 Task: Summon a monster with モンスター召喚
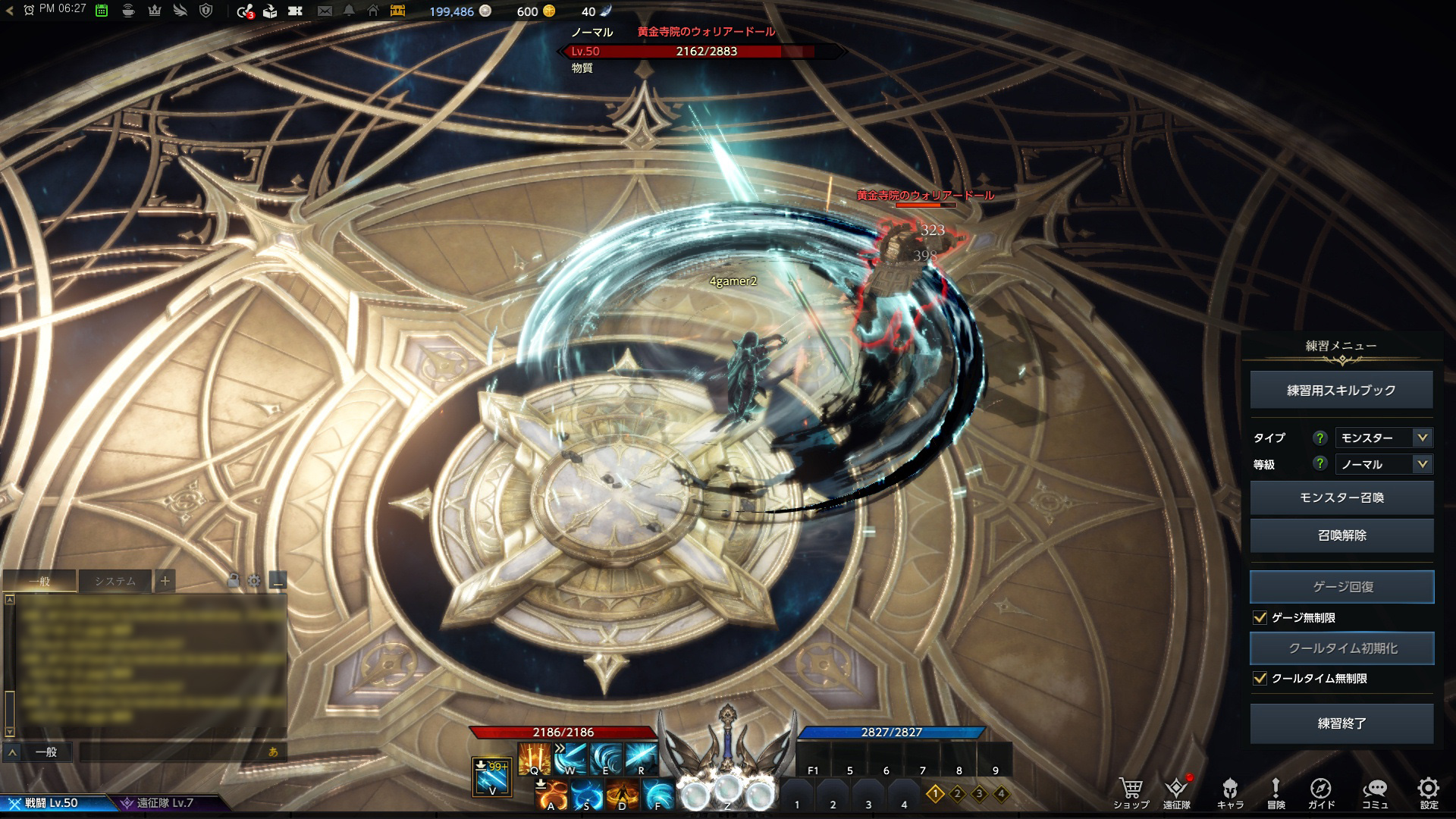(x=1341, y=497)
